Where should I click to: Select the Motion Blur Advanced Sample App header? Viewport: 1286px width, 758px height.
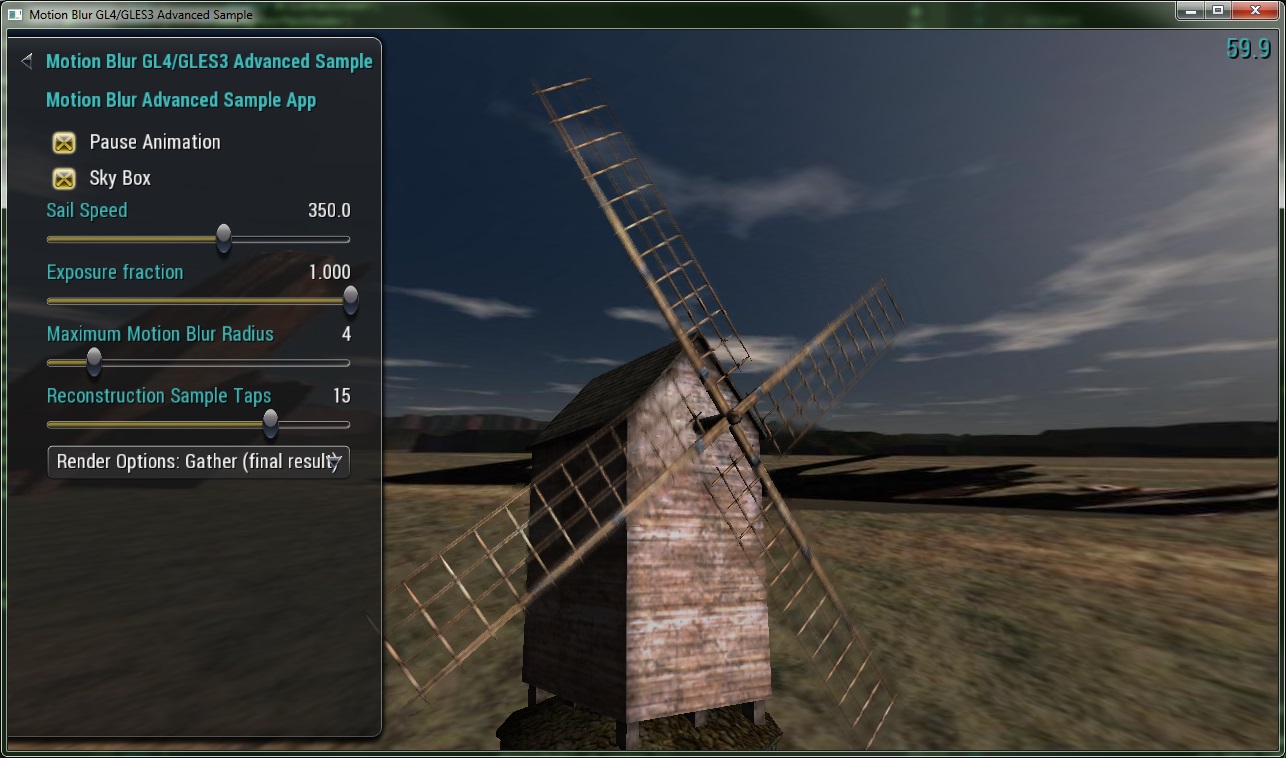pyautogui.click(x=180, y=100)
